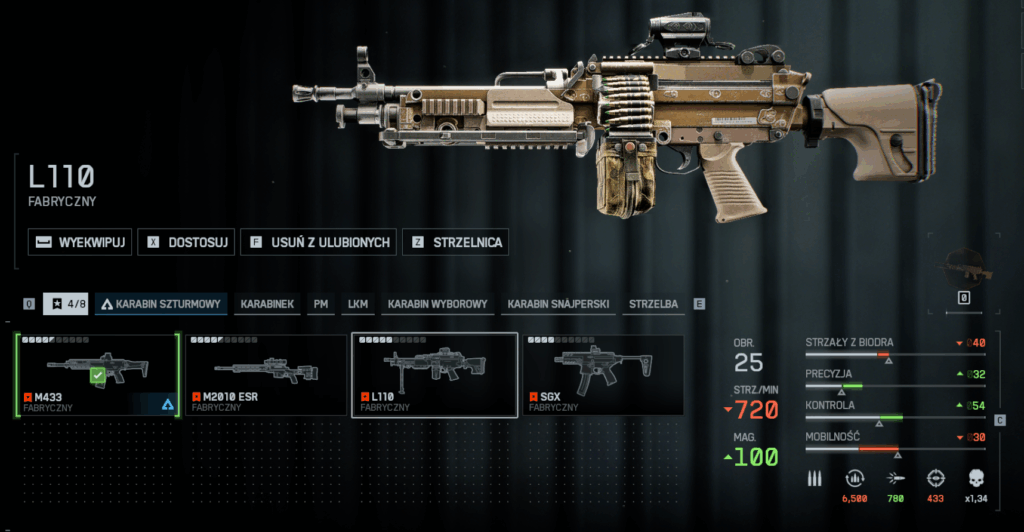Select the Karabin snajperski tab
The height and width of the screenshot is (532, 1024).
tap(557, 303)
